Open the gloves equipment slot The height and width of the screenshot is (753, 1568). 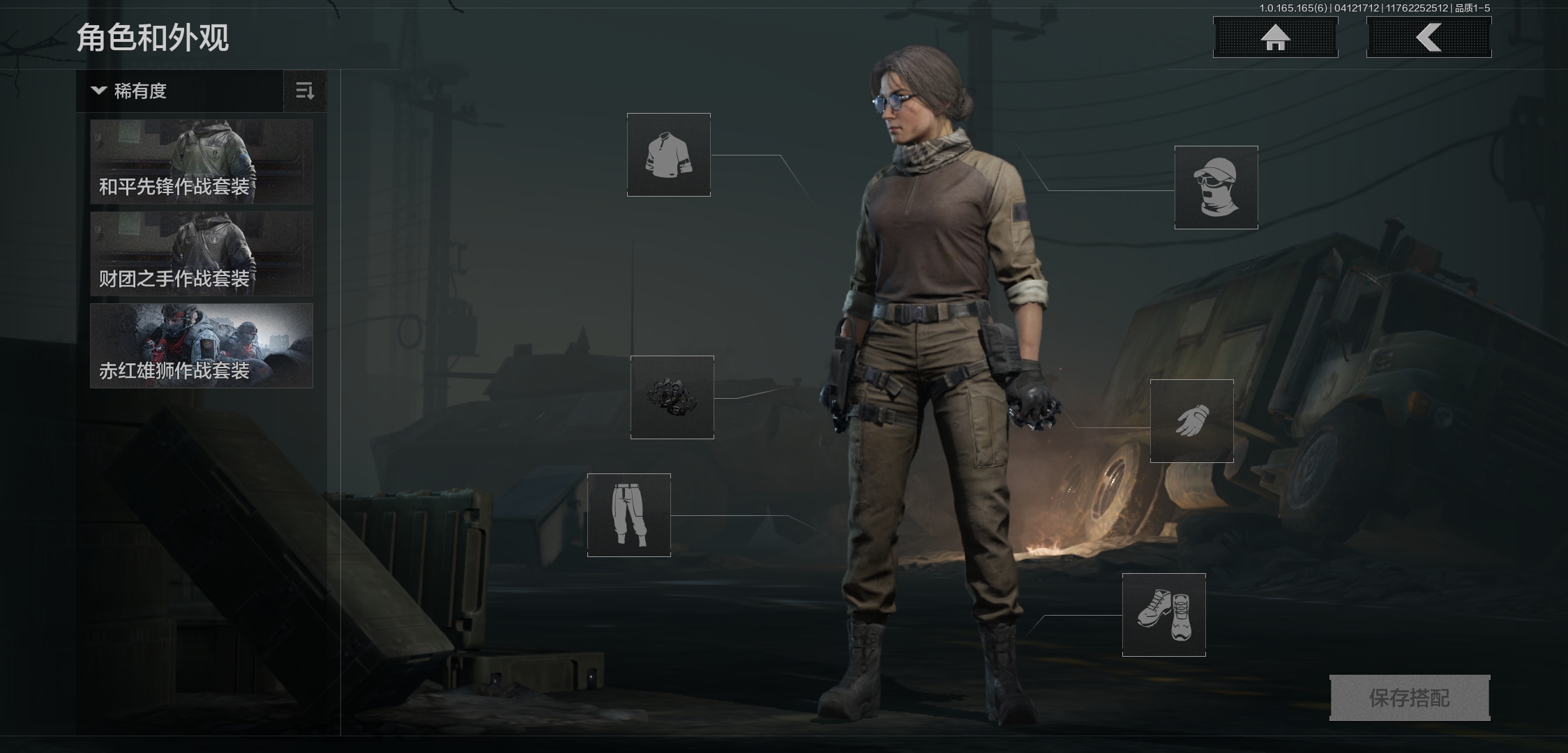pyautogui.click(x=1191, y=421)
